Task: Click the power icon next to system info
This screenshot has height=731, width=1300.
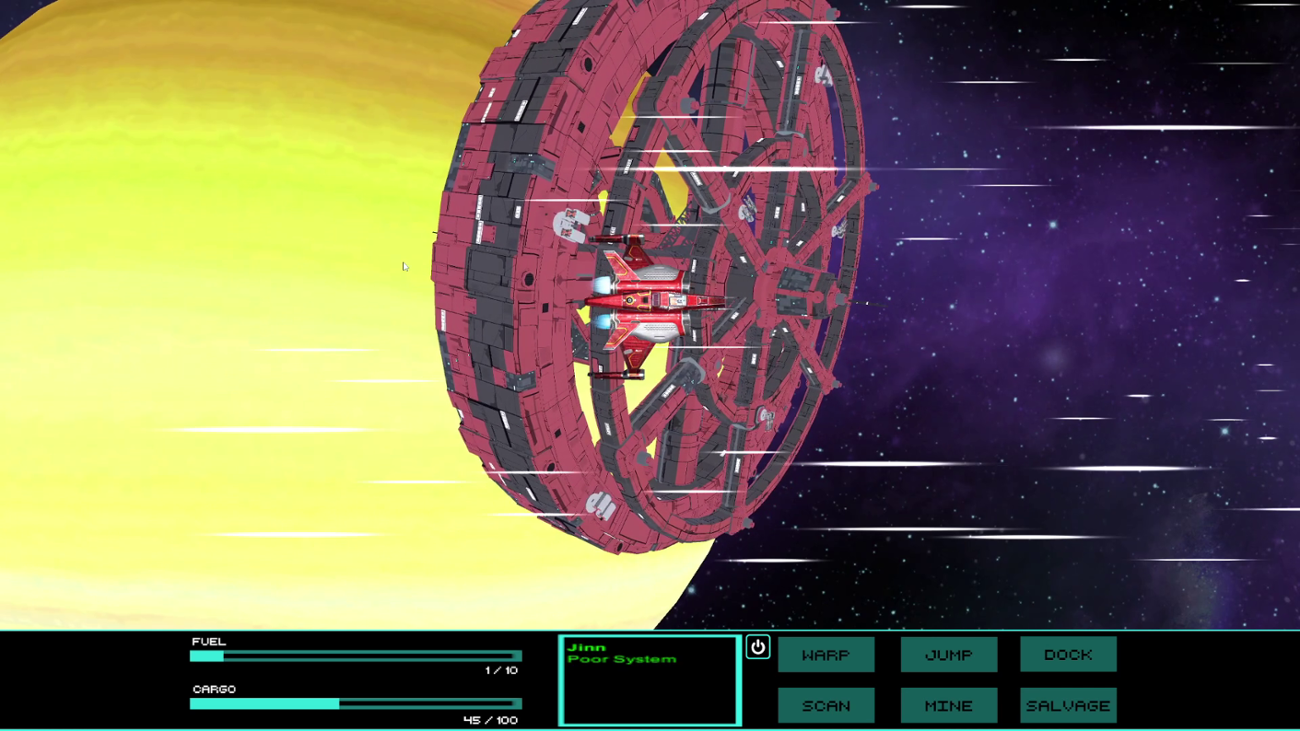Action: point(757,648)
